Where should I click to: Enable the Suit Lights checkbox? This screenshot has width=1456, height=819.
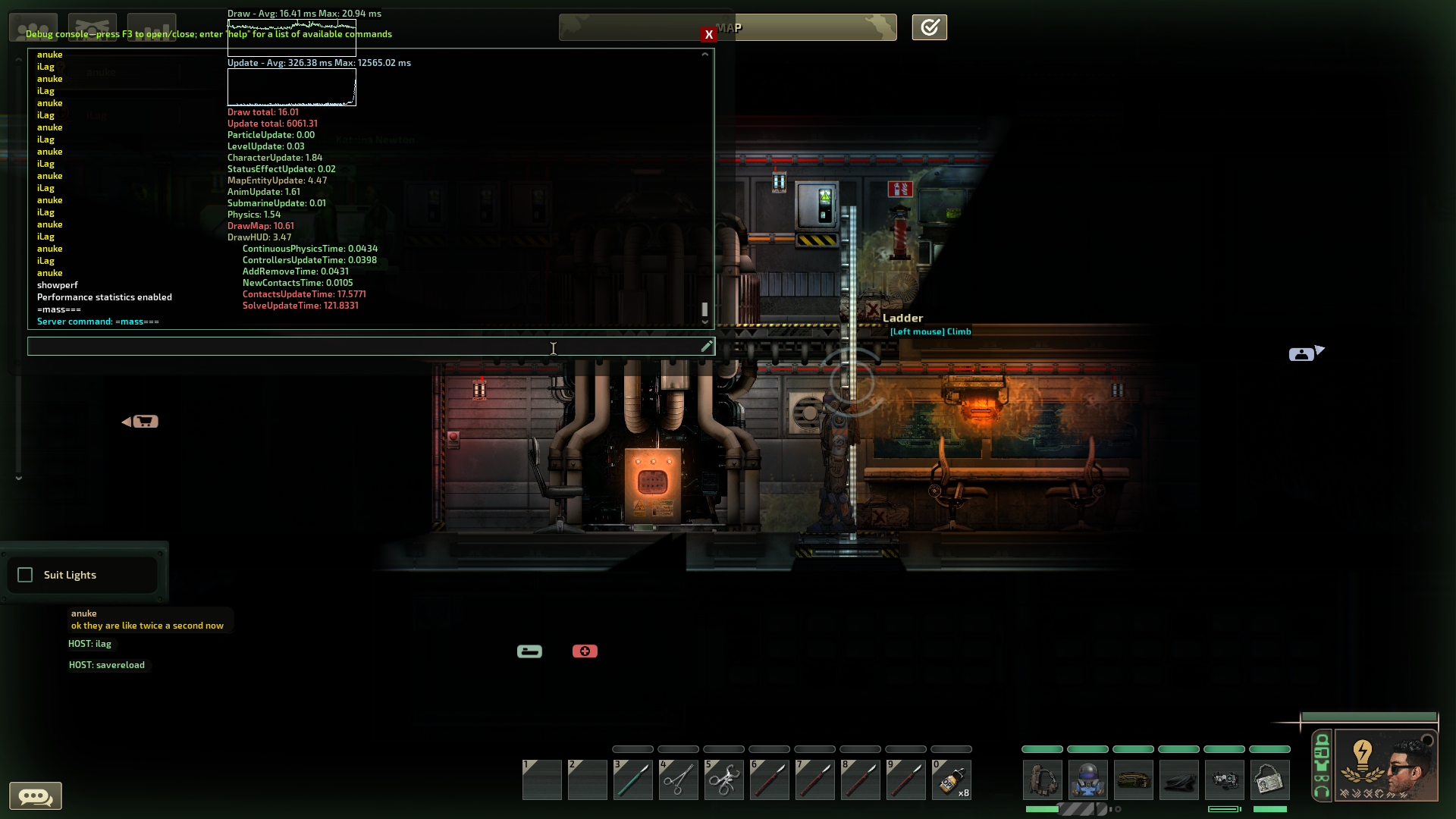click(25, 575)
